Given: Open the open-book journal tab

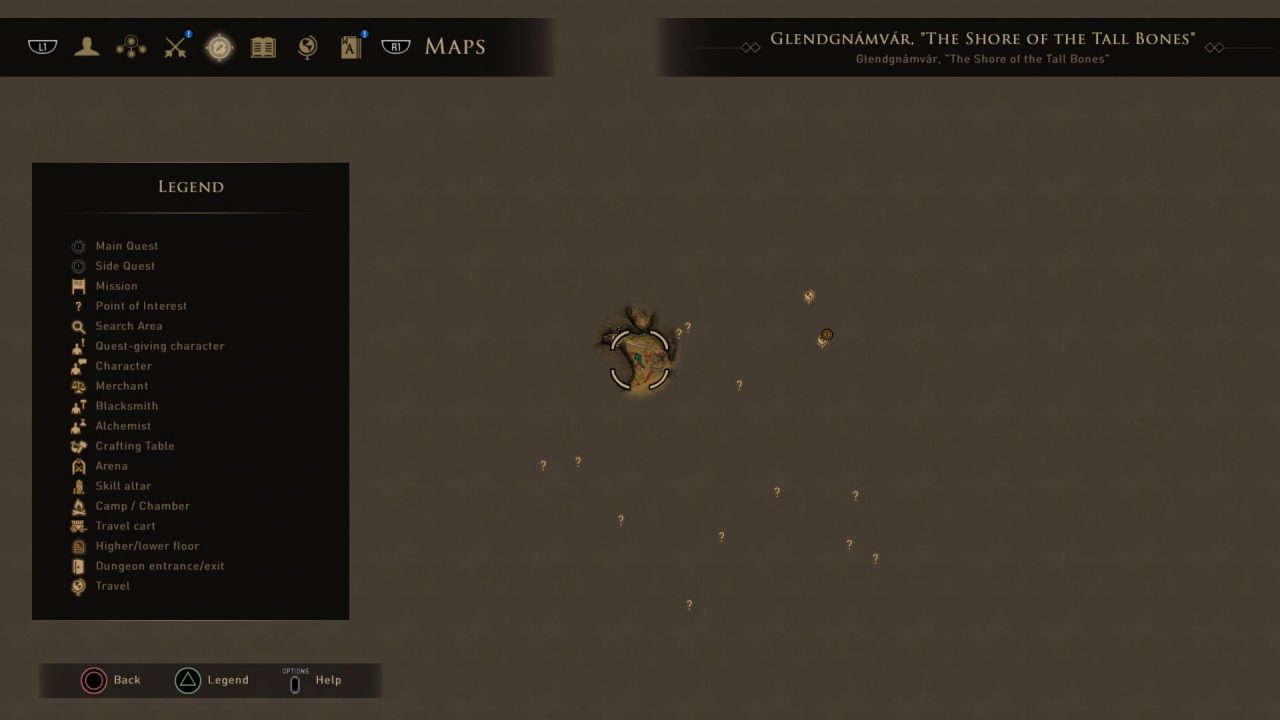Looking at the screenshot, I should click(263, 47).
